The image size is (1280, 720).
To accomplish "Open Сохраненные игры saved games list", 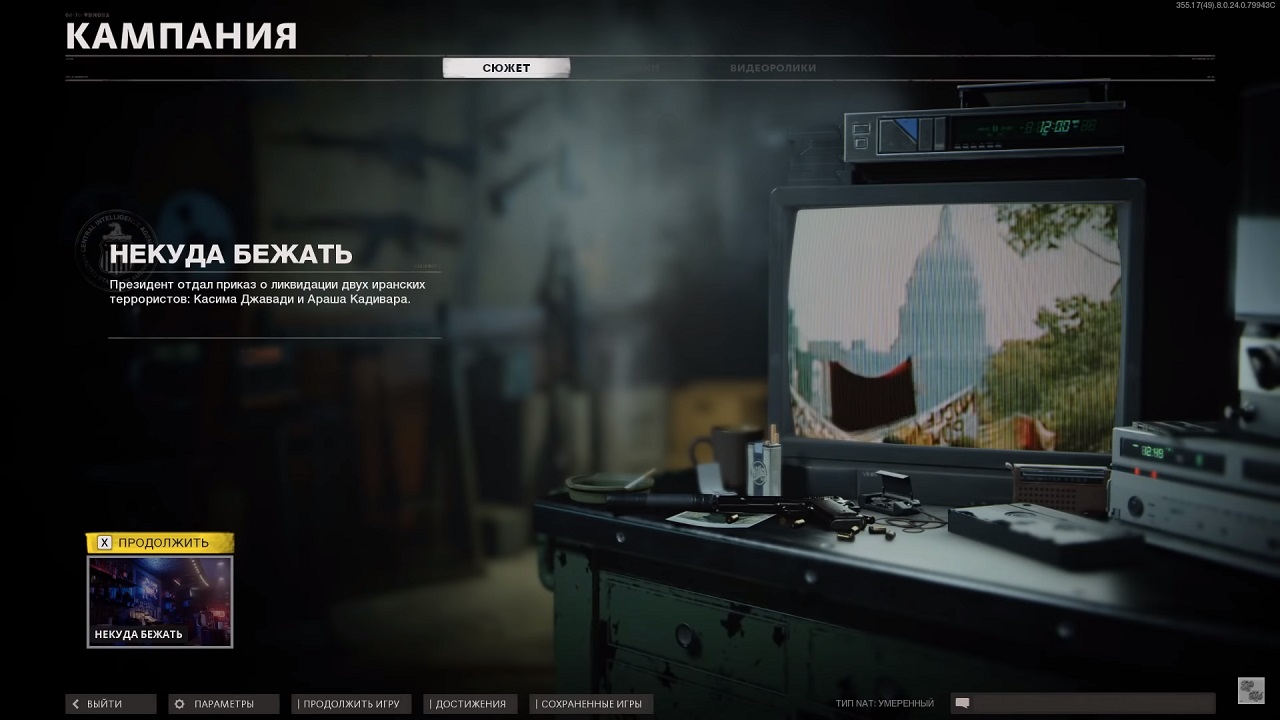I will click(x=591, y=704).
